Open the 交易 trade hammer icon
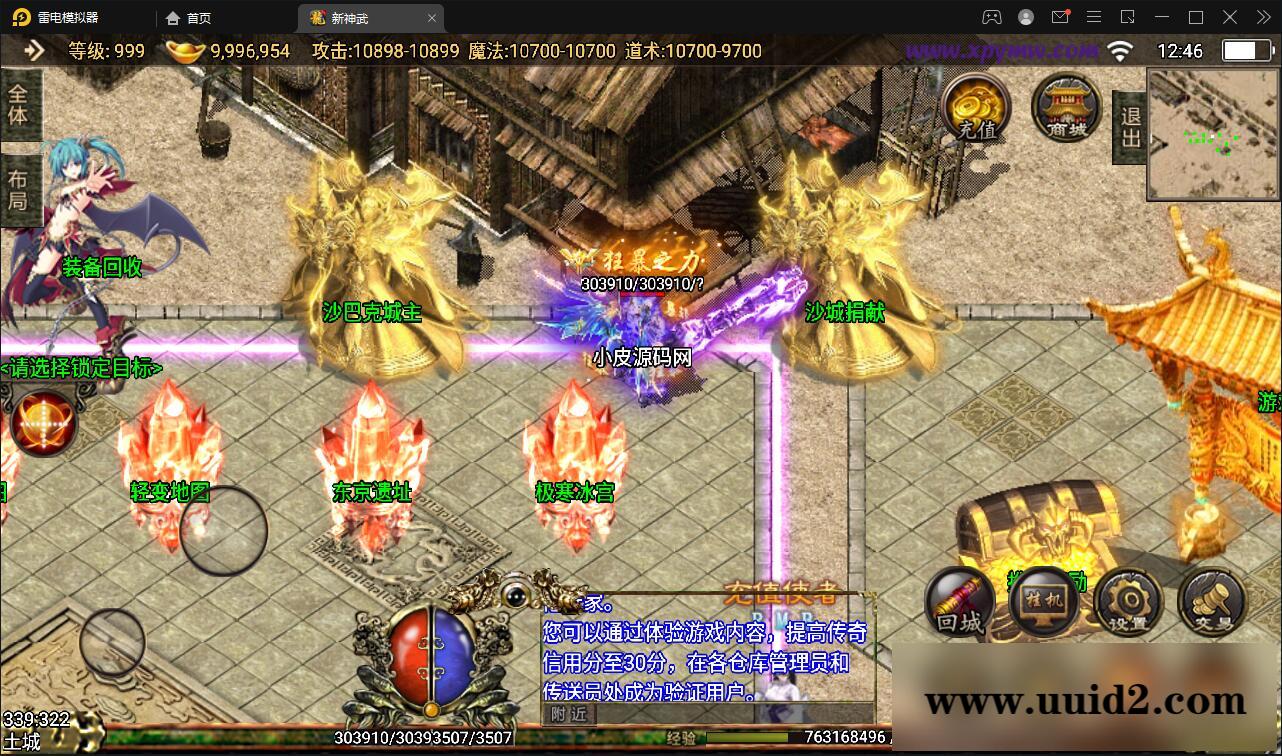 [1210, 602]
